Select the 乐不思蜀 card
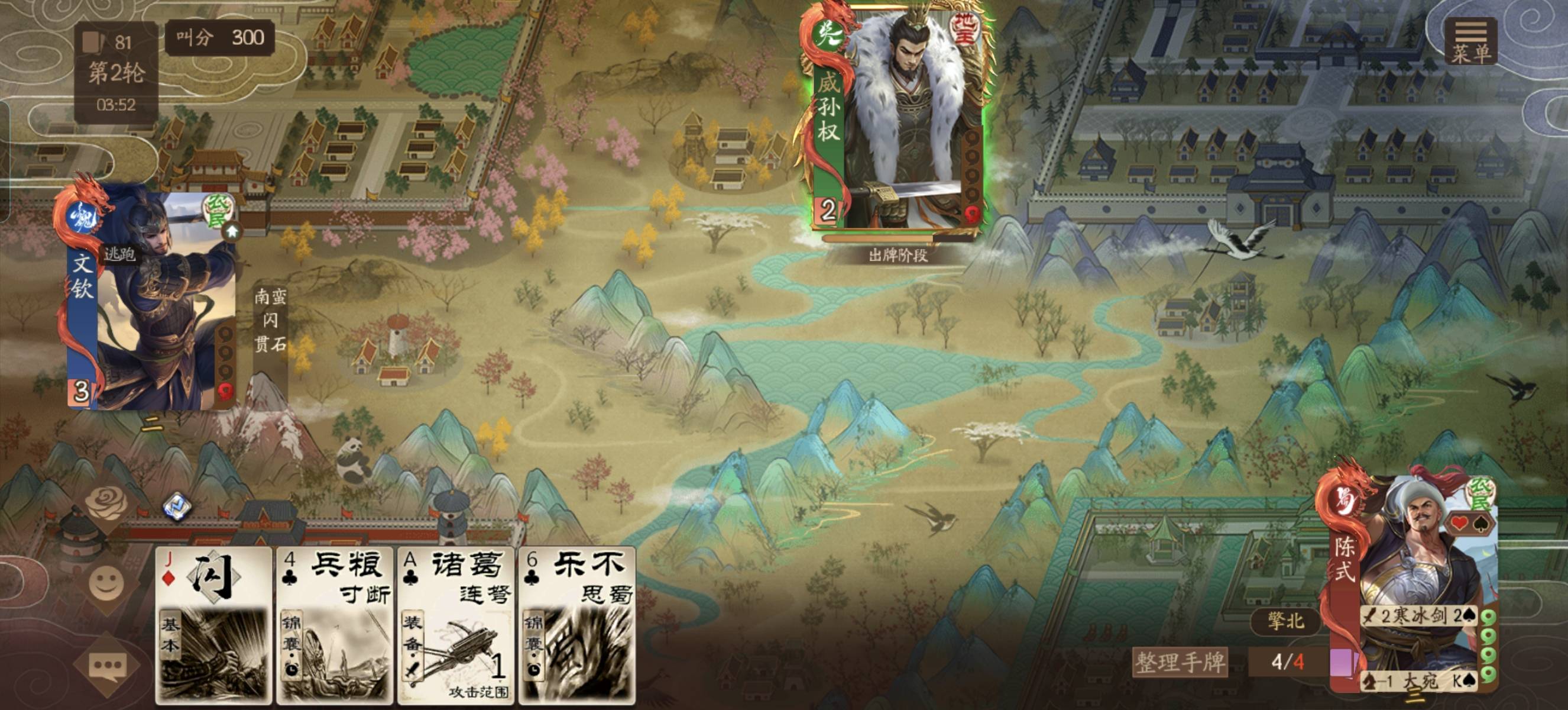 pyautogui.click(x=577, y=624)
